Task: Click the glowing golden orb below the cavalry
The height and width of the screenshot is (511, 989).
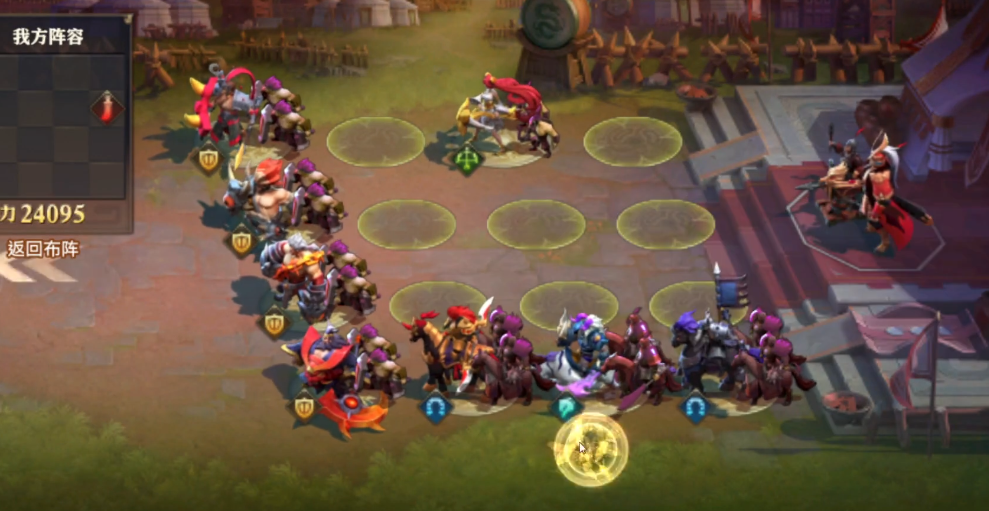Action: click(591, 448)
